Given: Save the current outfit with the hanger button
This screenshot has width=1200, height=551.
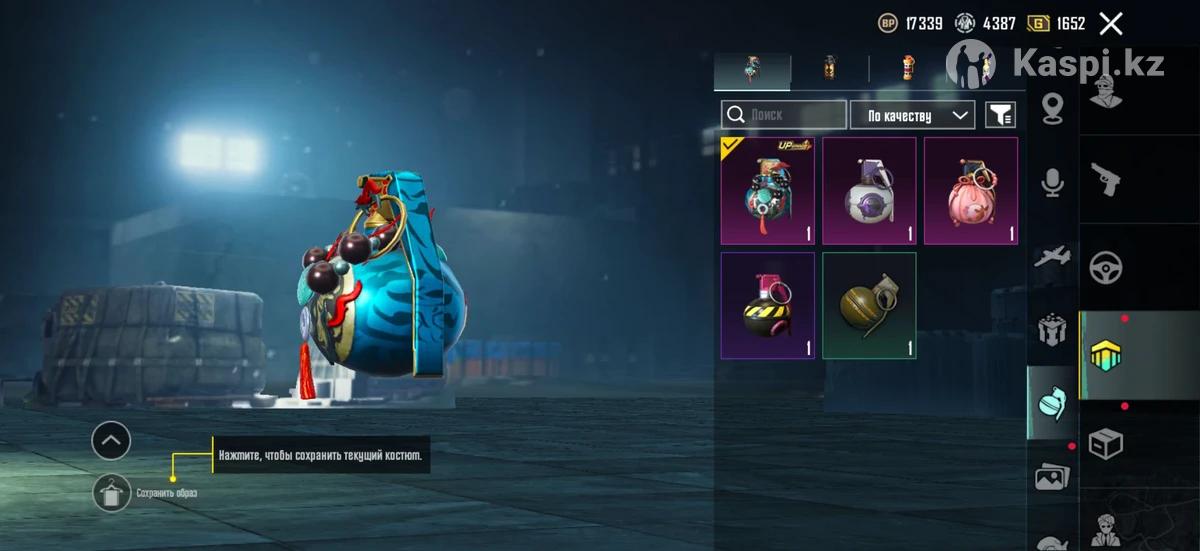Looking at the screenshot, I should click(x=111, y=493).
